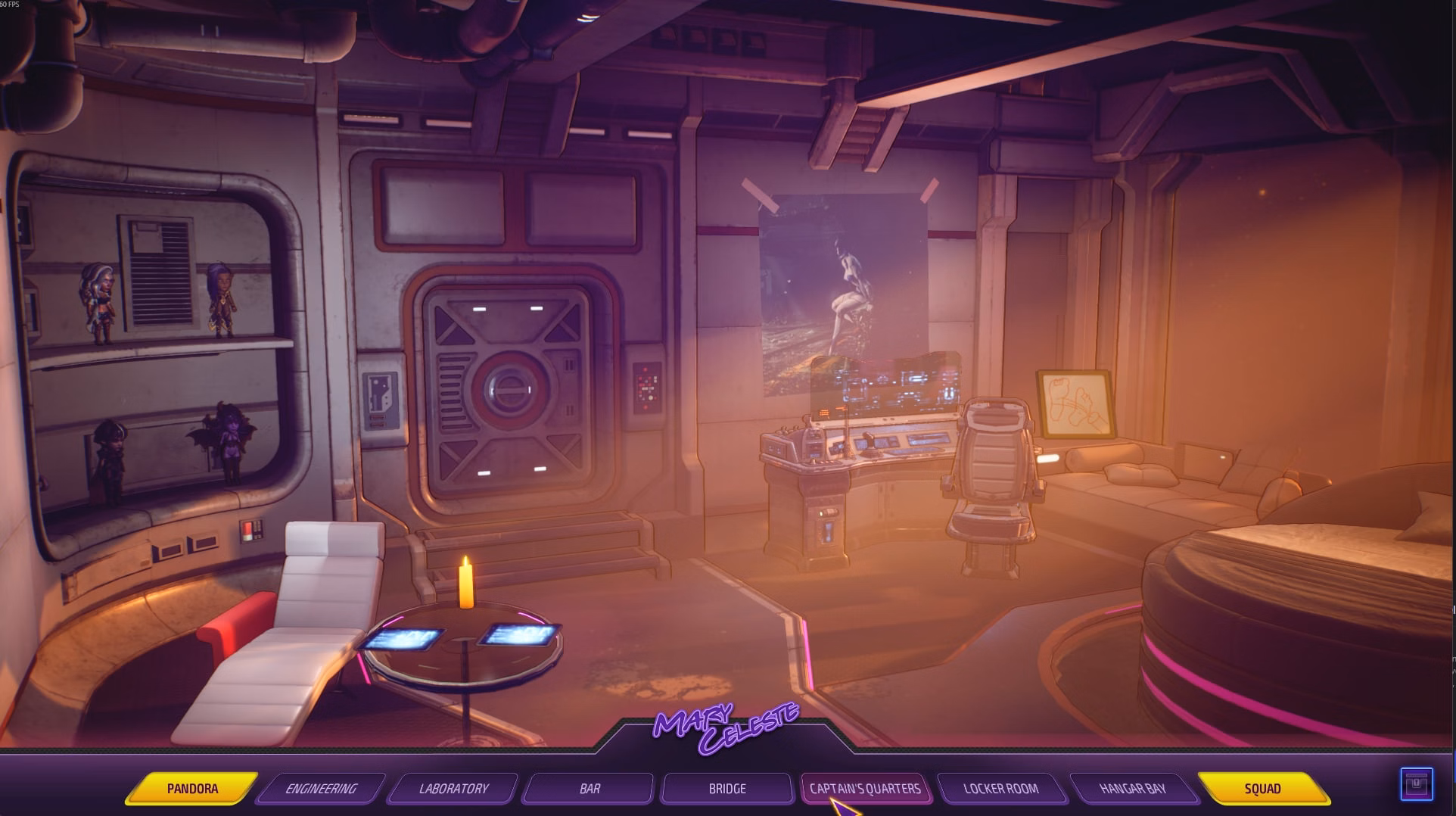Screen dimensions: 1456x816
Task: Open the Laboratory location
Action: (x=453, y=789)
